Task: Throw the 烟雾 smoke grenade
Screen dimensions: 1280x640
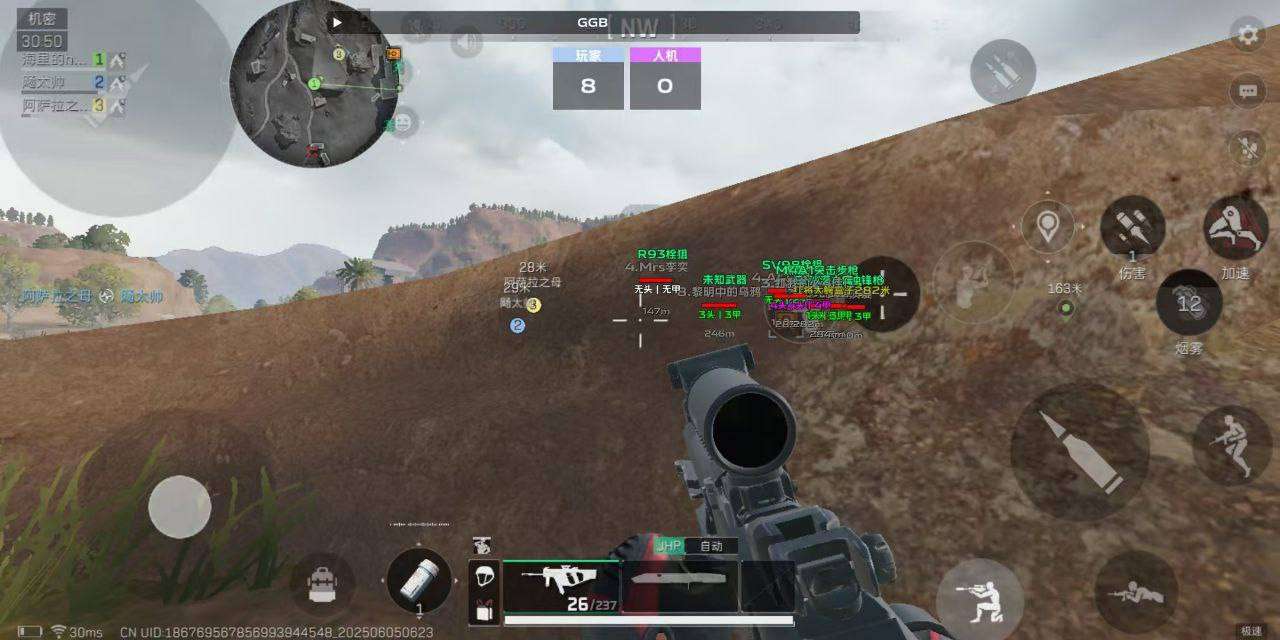Action: pyautogui.click(x=1188, y=304)
